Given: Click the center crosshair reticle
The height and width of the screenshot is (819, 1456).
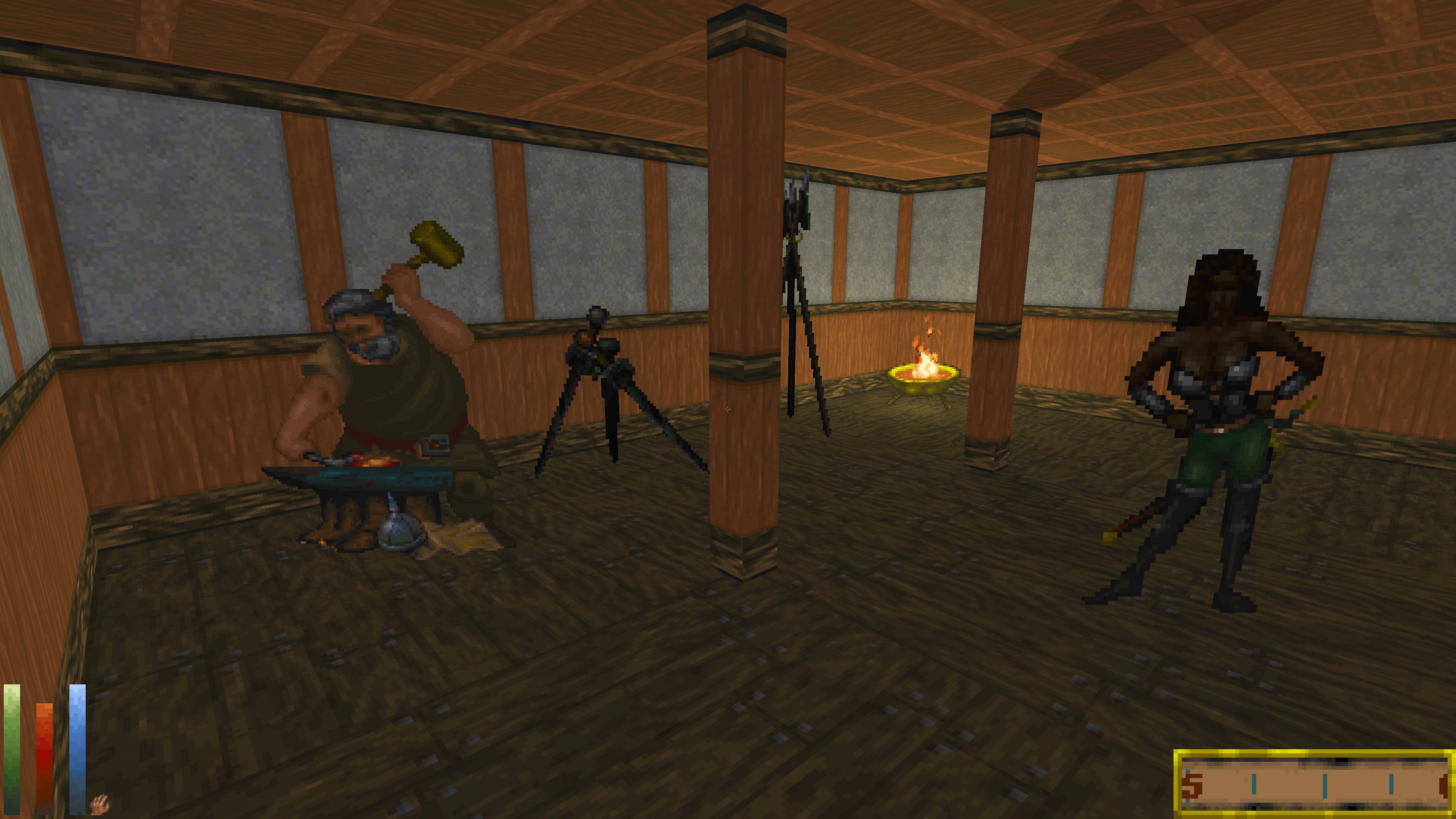Looking at the screenshot, I should (728, 409).
